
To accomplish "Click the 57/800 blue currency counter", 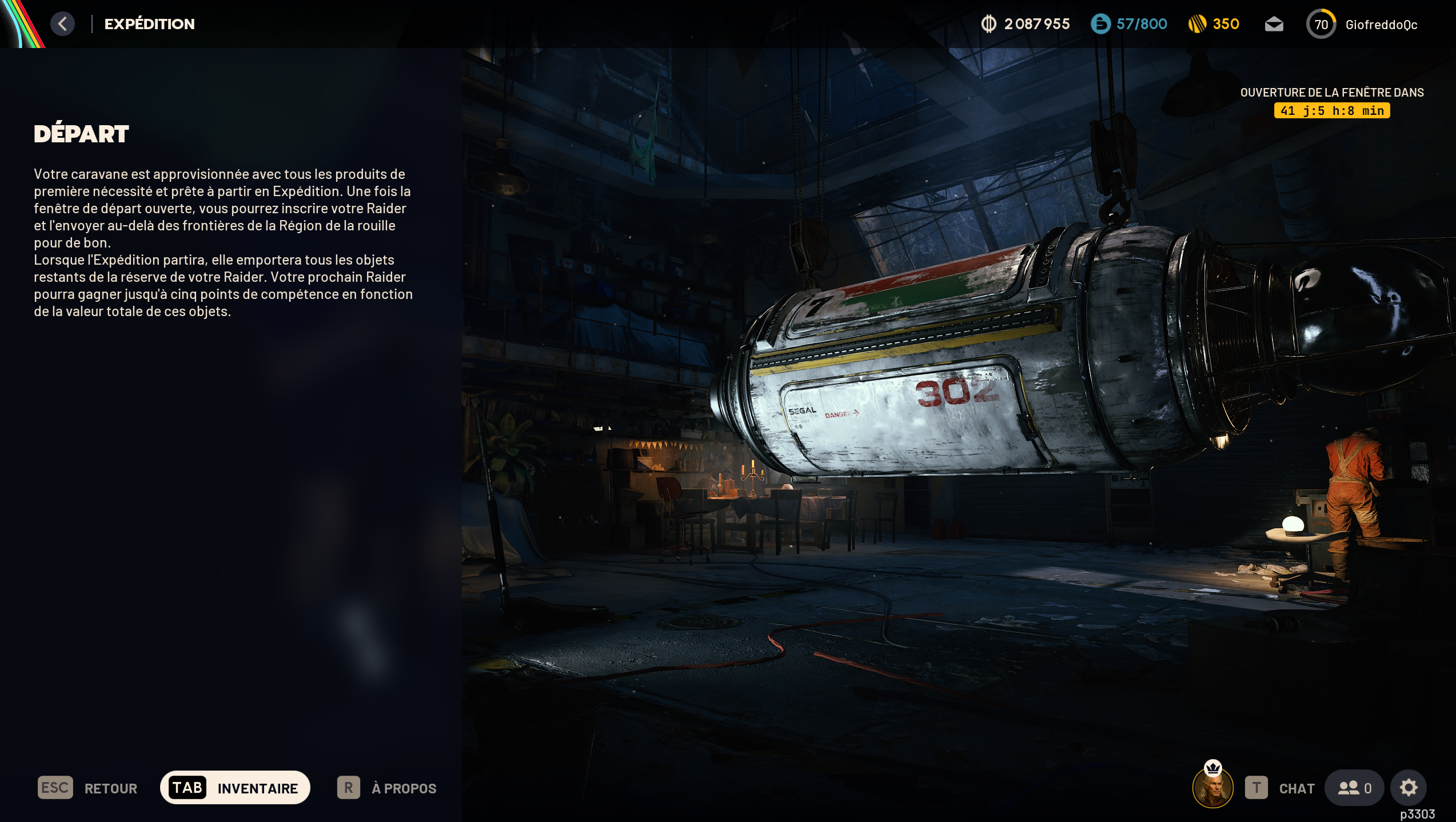I will click(x=1129, y=24).
